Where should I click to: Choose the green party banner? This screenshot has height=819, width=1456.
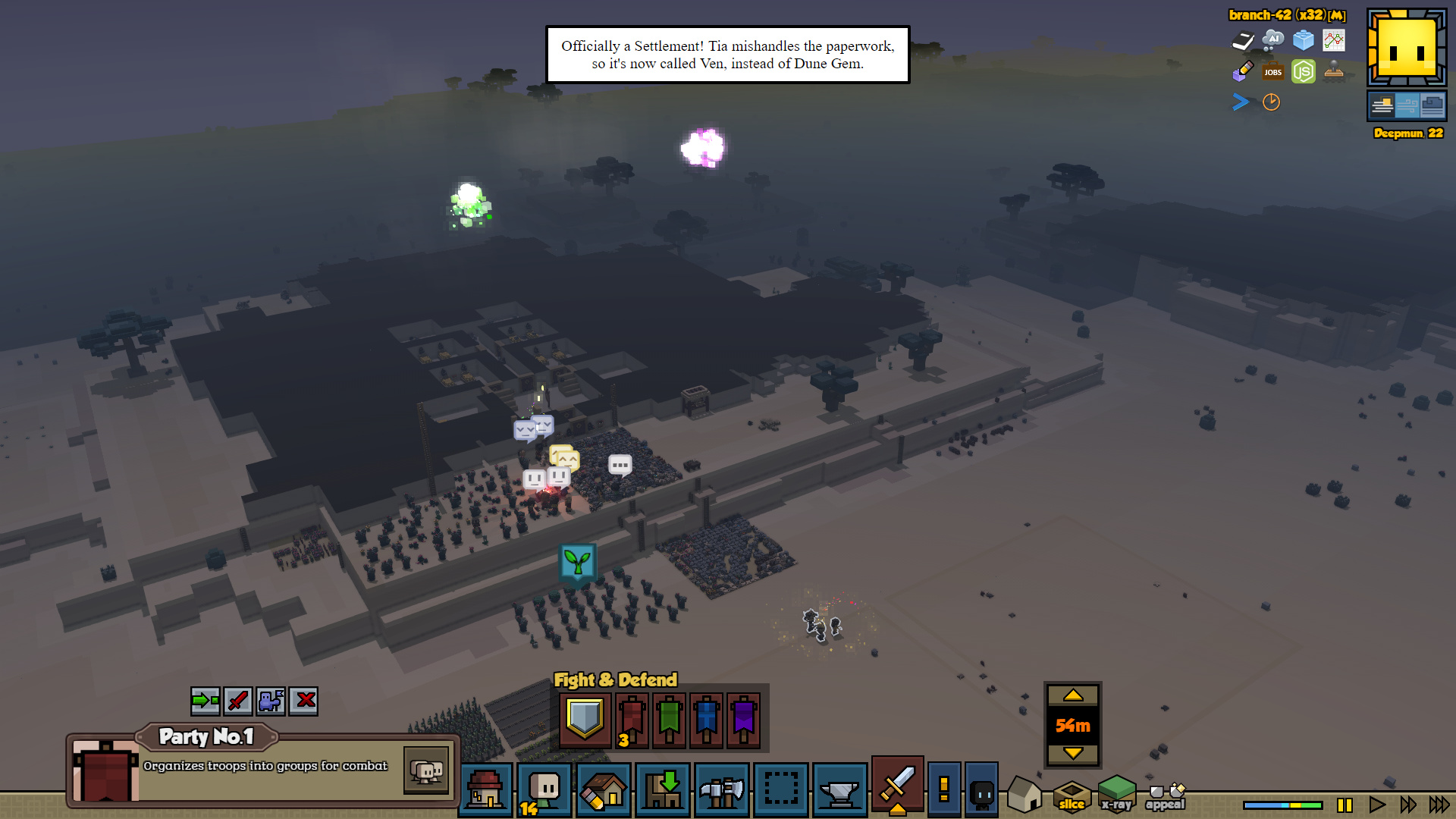tap(669, 718)
